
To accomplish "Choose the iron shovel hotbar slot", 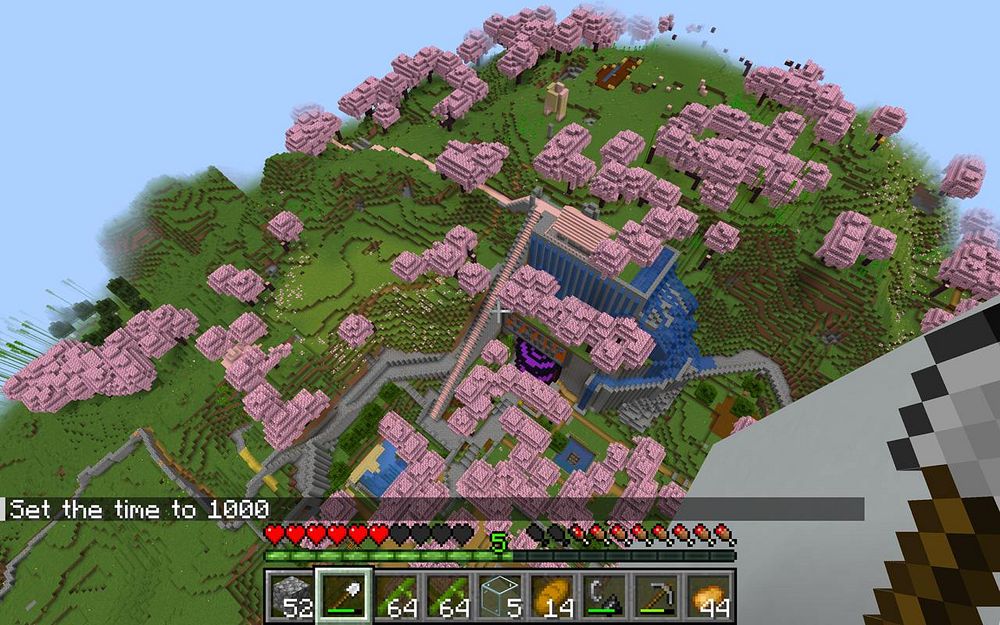I will pyautogui.click(x=344, y=595).
